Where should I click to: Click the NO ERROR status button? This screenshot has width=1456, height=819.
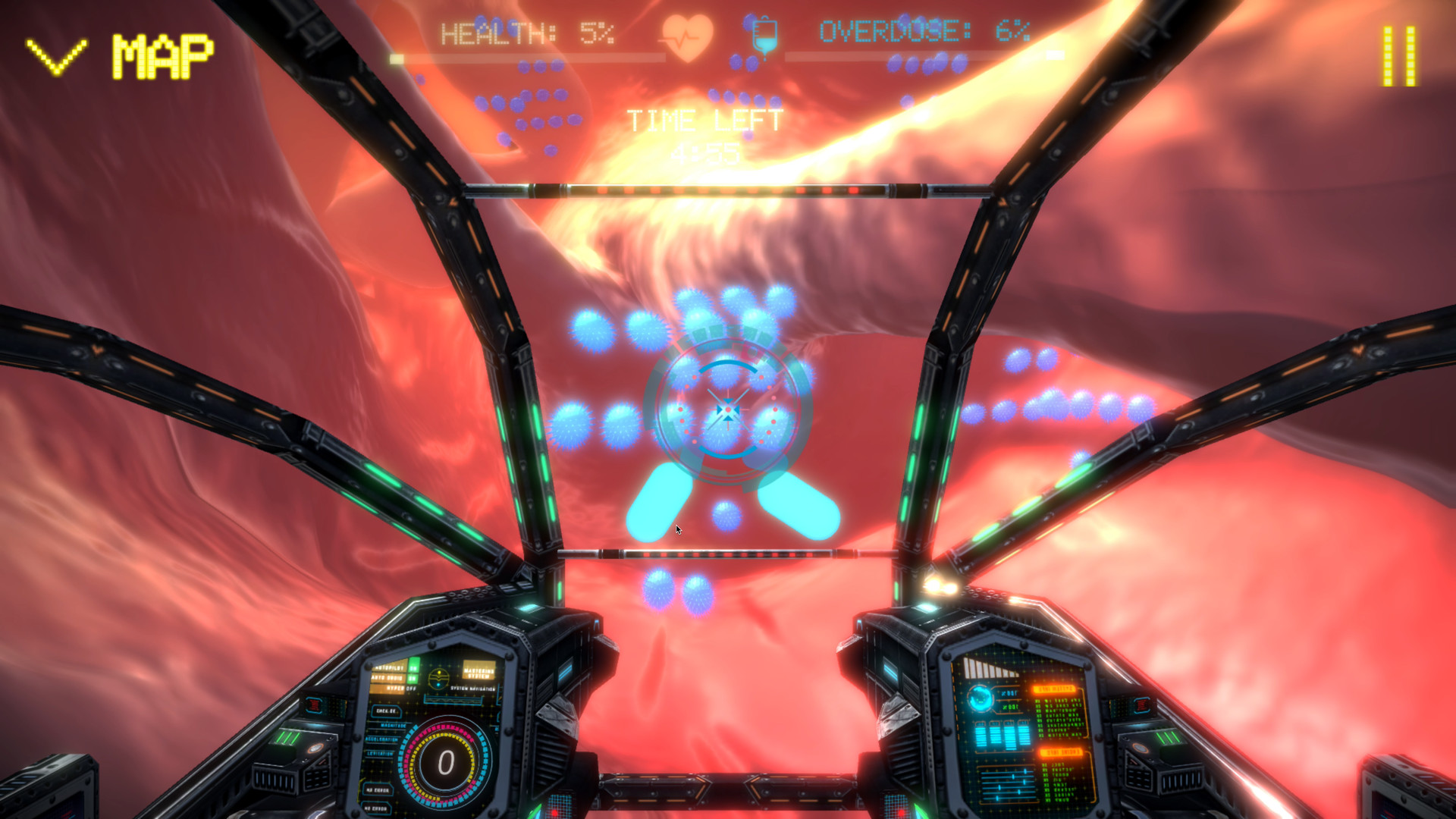click(377, 791)
